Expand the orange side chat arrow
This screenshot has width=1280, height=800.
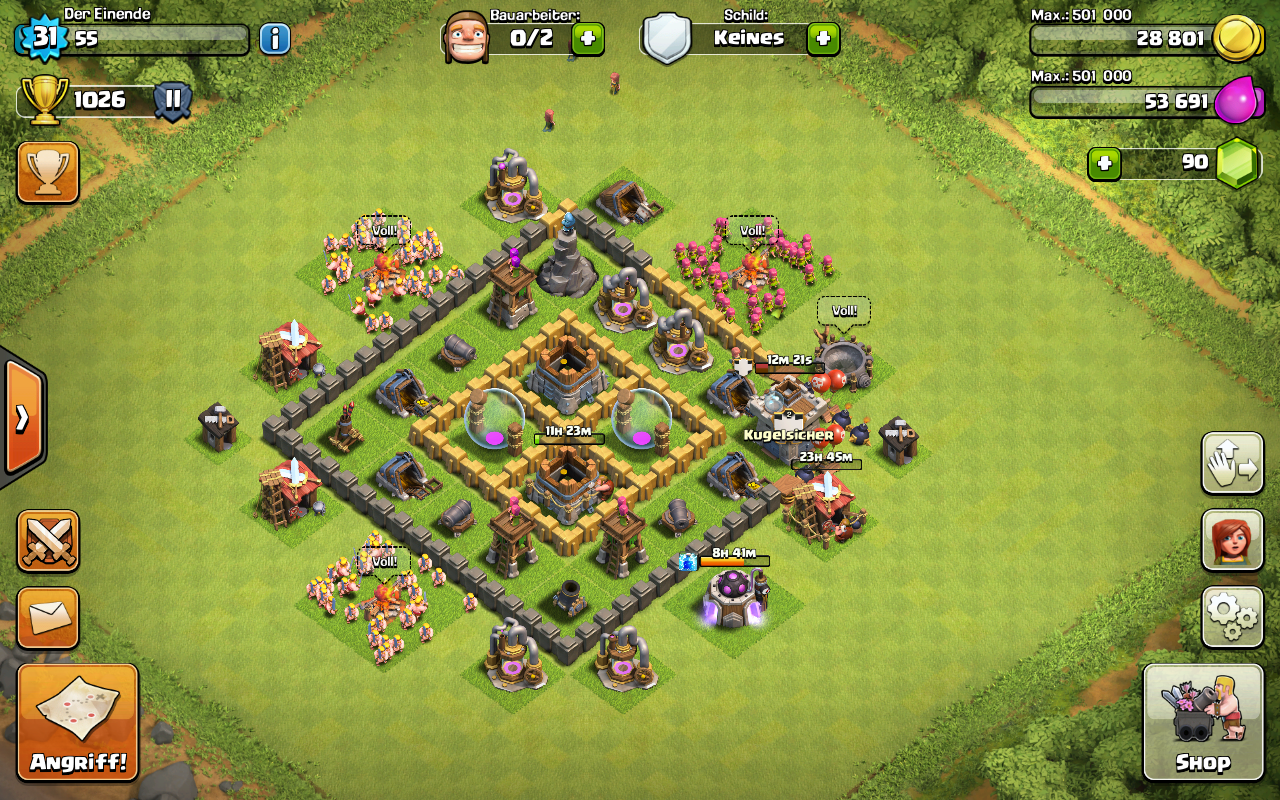pos(22,417)
